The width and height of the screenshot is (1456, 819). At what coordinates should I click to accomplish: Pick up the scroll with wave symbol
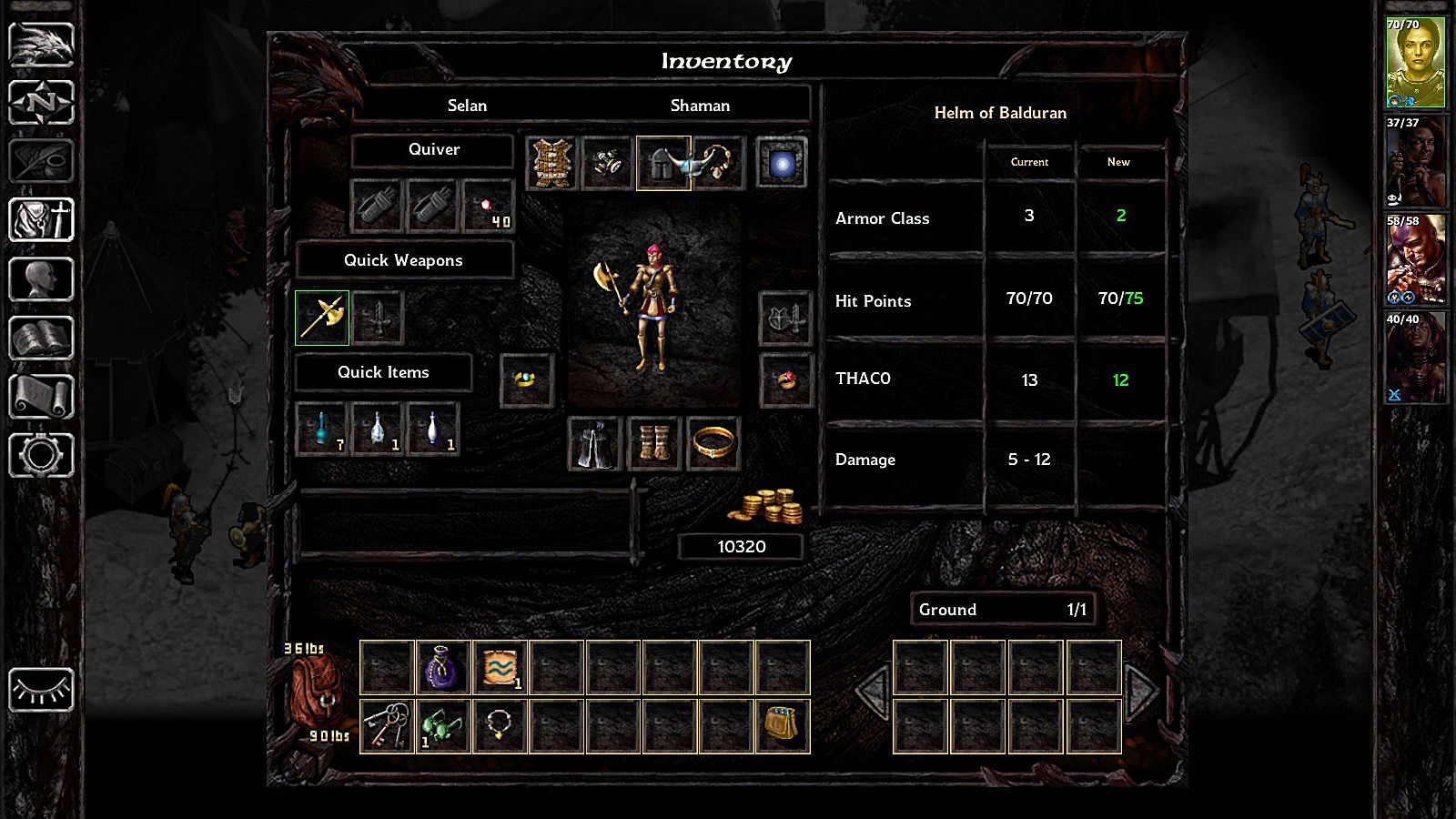(500, 667)
